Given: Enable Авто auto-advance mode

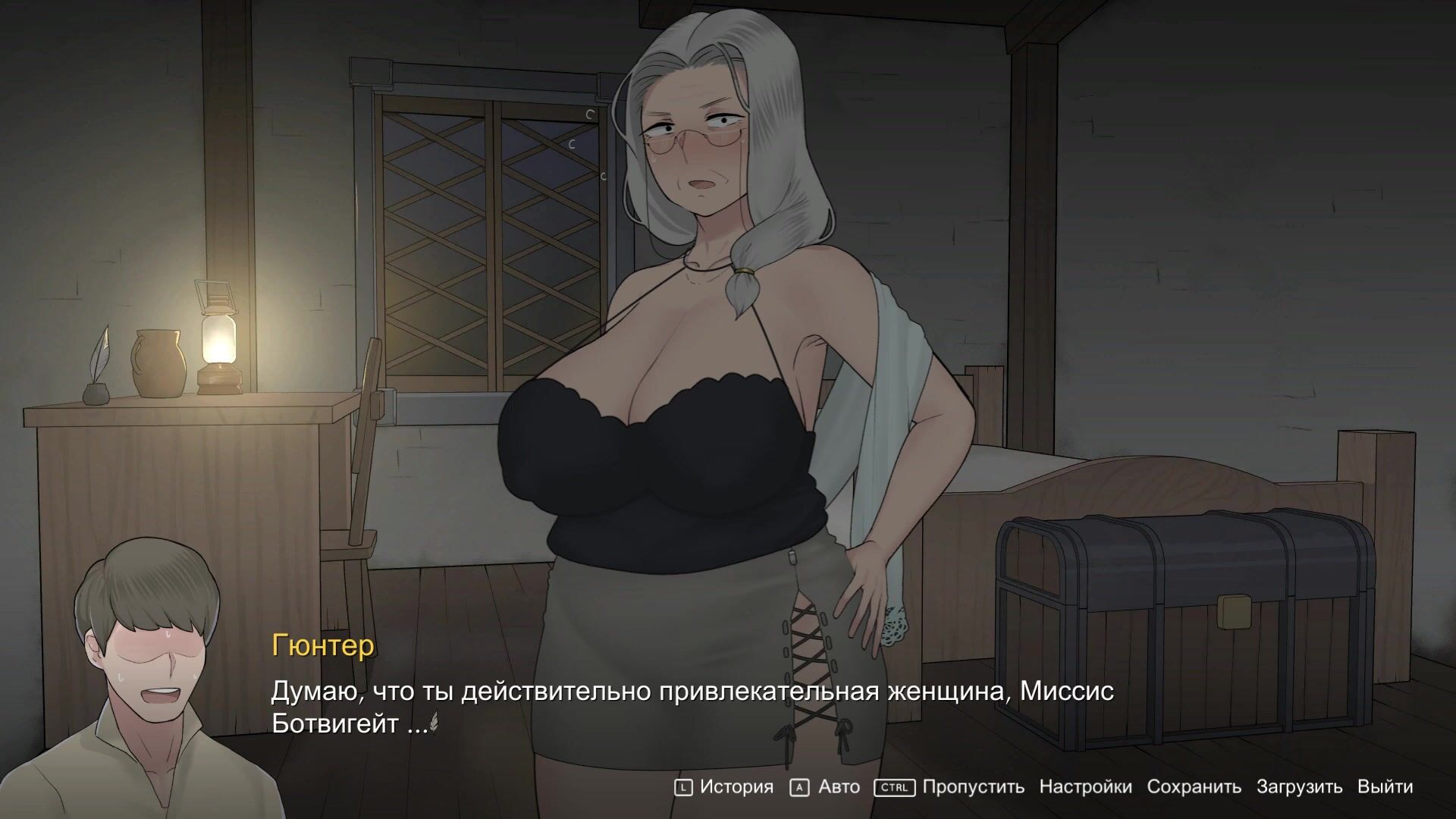Looking at the screenshot, I should tap(838, 787).
